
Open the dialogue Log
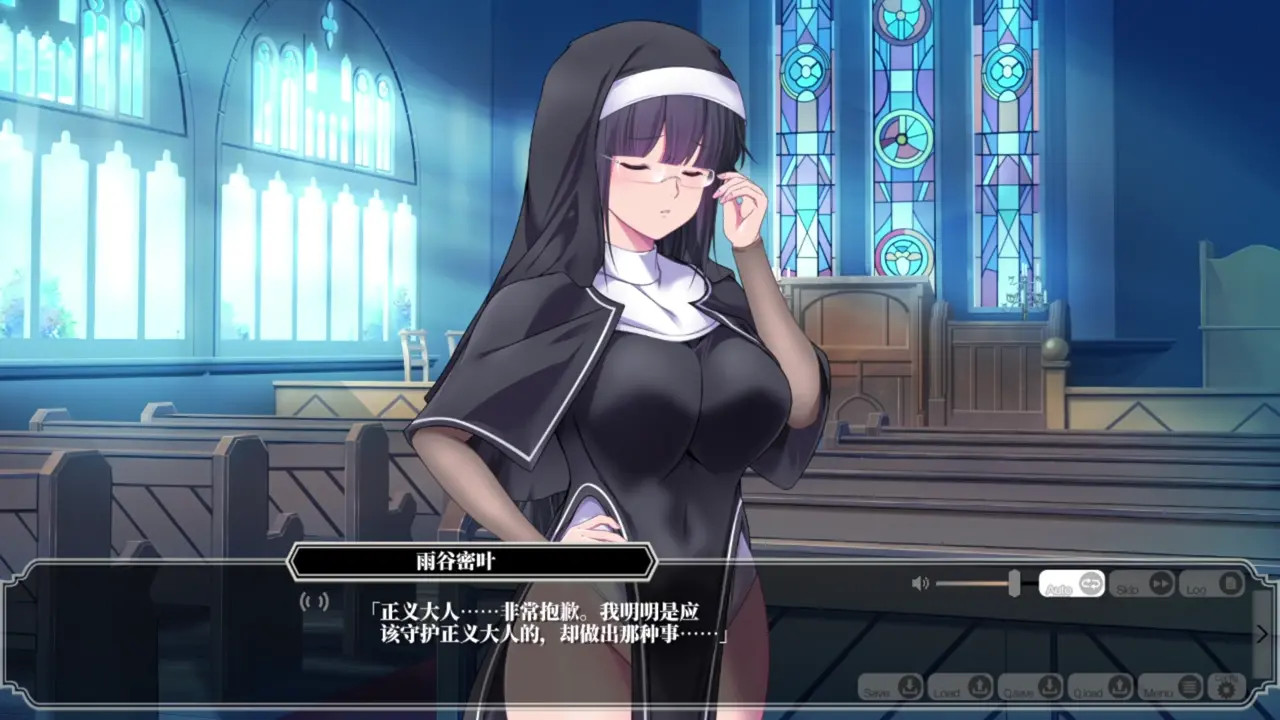click(x=1211, y=584)
